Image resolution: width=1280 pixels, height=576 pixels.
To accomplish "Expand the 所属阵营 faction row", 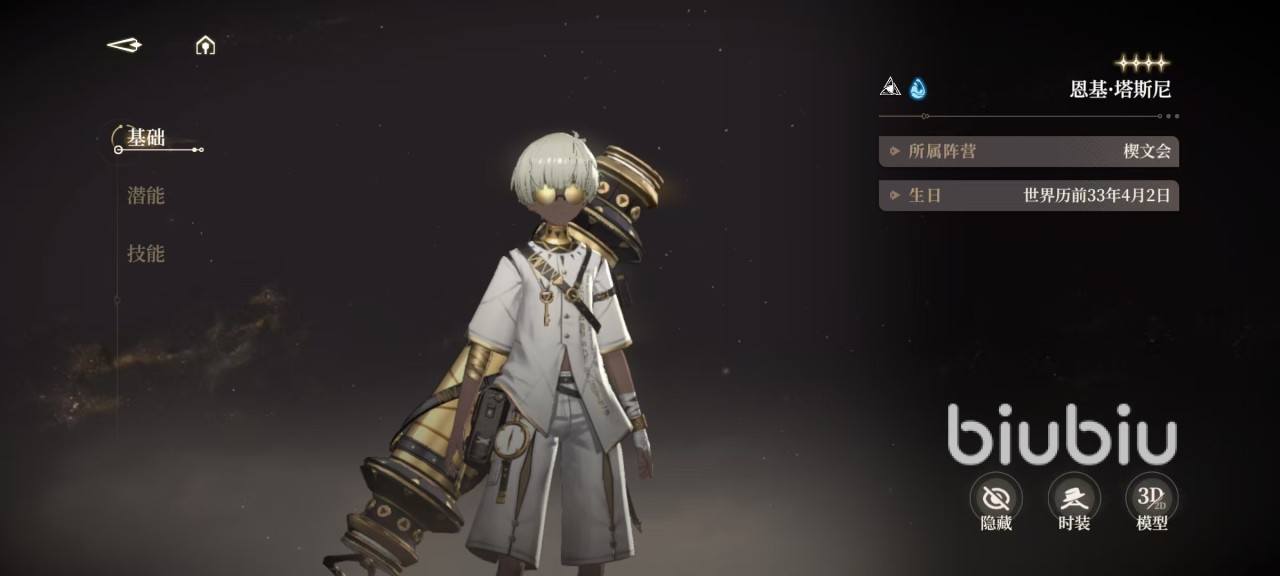I will coord(1028,152).
